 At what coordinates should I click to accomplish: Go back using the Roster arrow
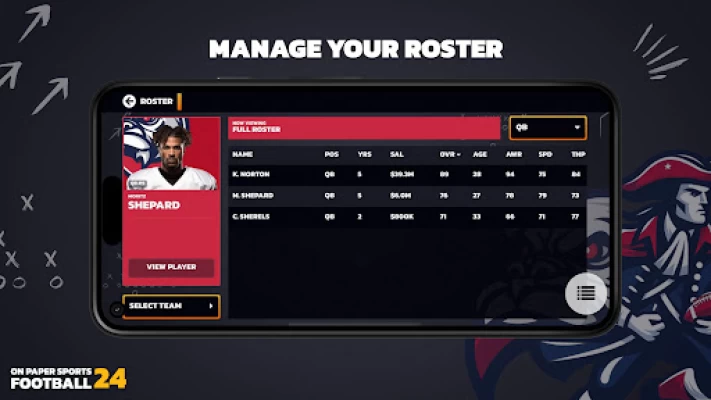point(129,101)
